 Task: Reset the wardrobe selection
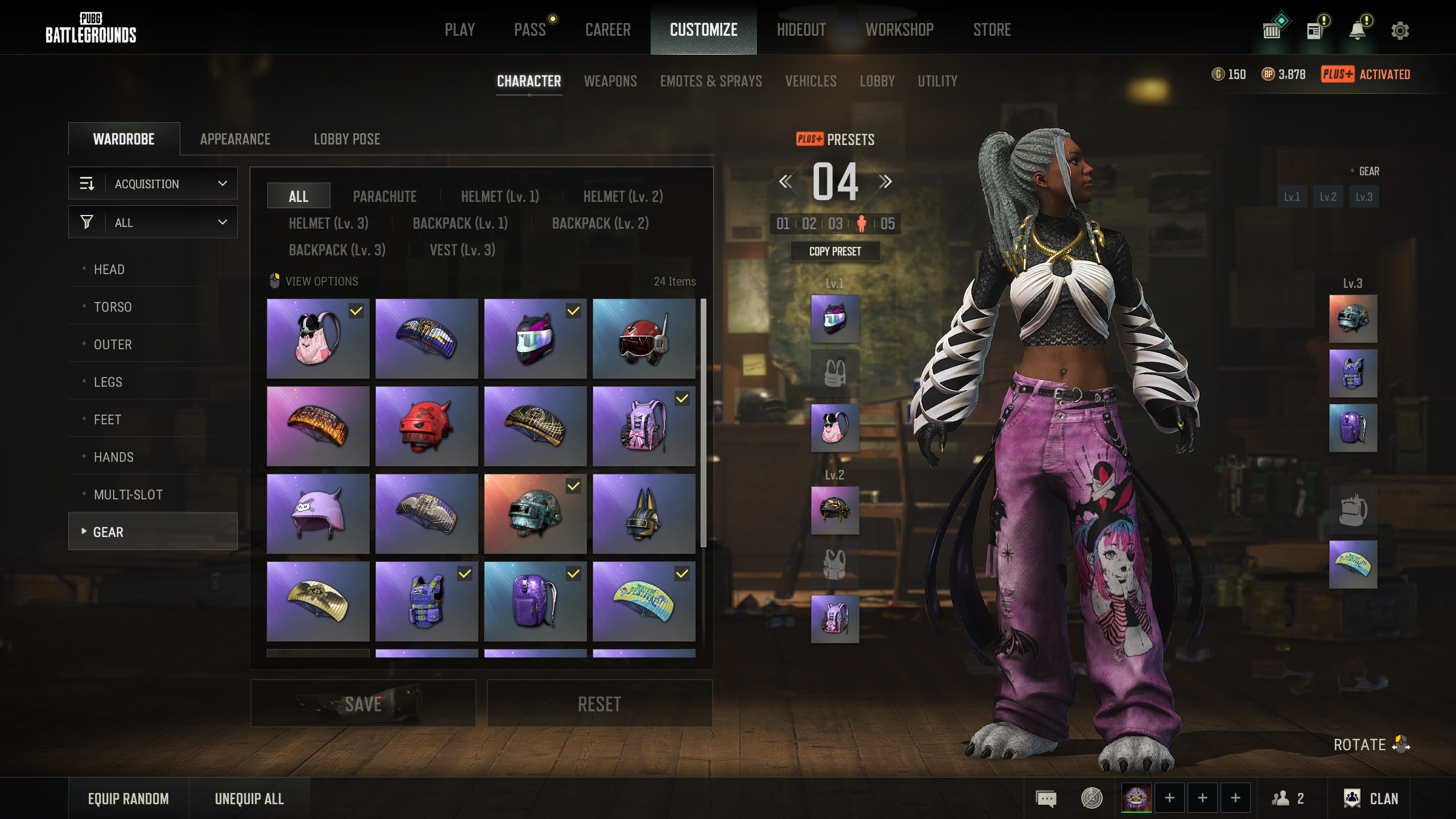click(x=599, y=704)
